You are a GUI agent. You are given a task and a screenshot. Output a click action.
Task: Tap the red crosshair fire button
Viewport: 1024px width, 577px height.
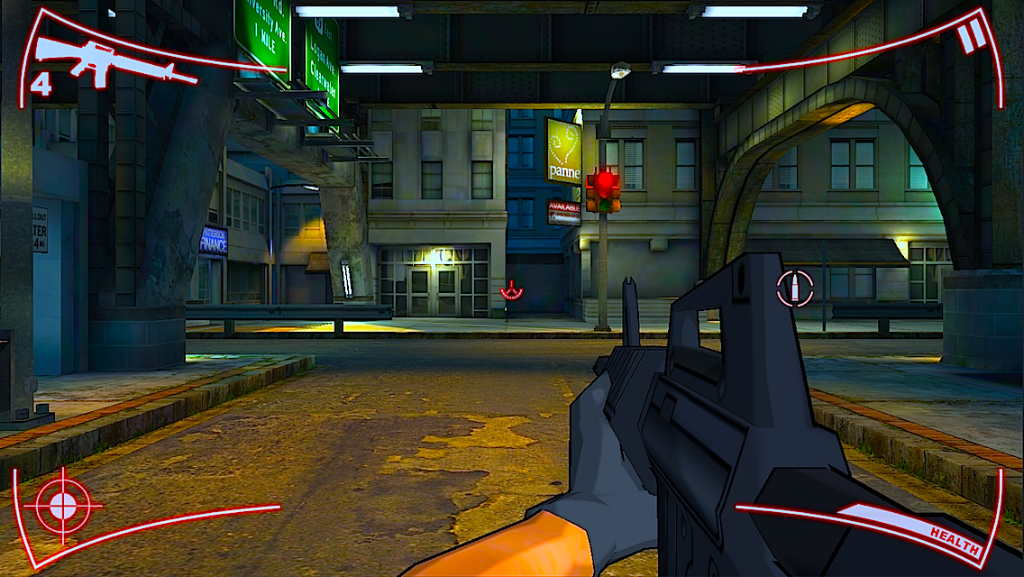63,505
